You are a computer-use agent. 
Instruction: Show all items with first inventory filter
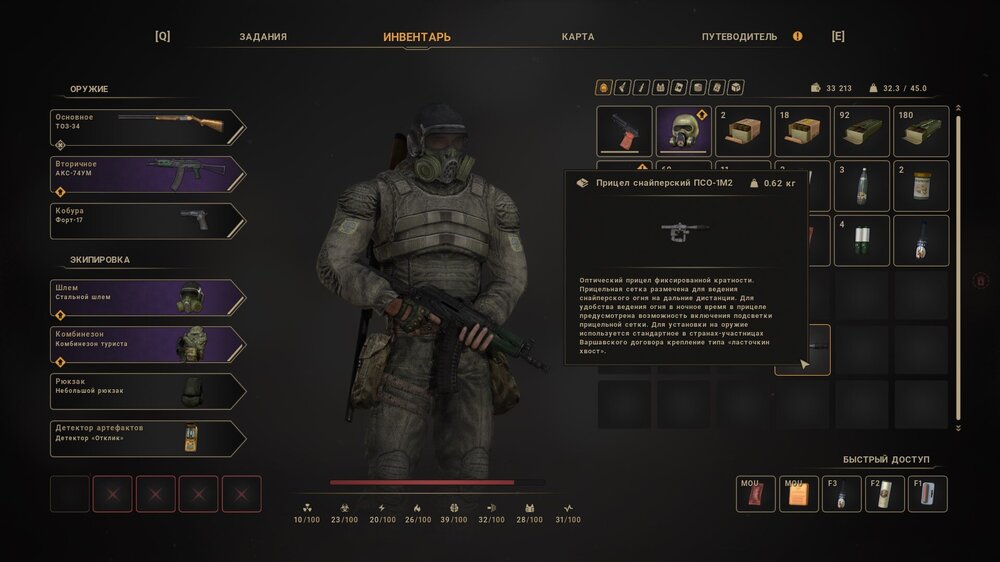tap(603, 88)
